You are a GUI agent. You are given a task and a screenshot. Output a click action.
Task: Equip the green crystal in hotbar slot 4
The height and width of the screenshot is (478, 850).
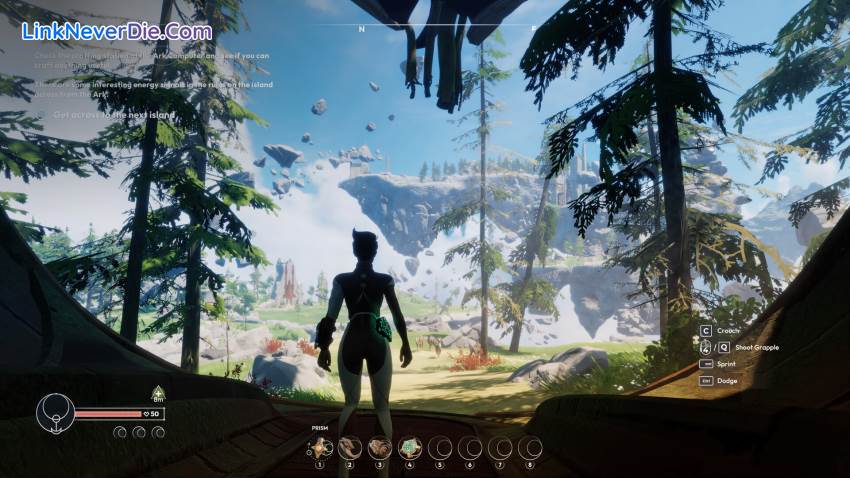pyautogui.click(x=410, y=447)
